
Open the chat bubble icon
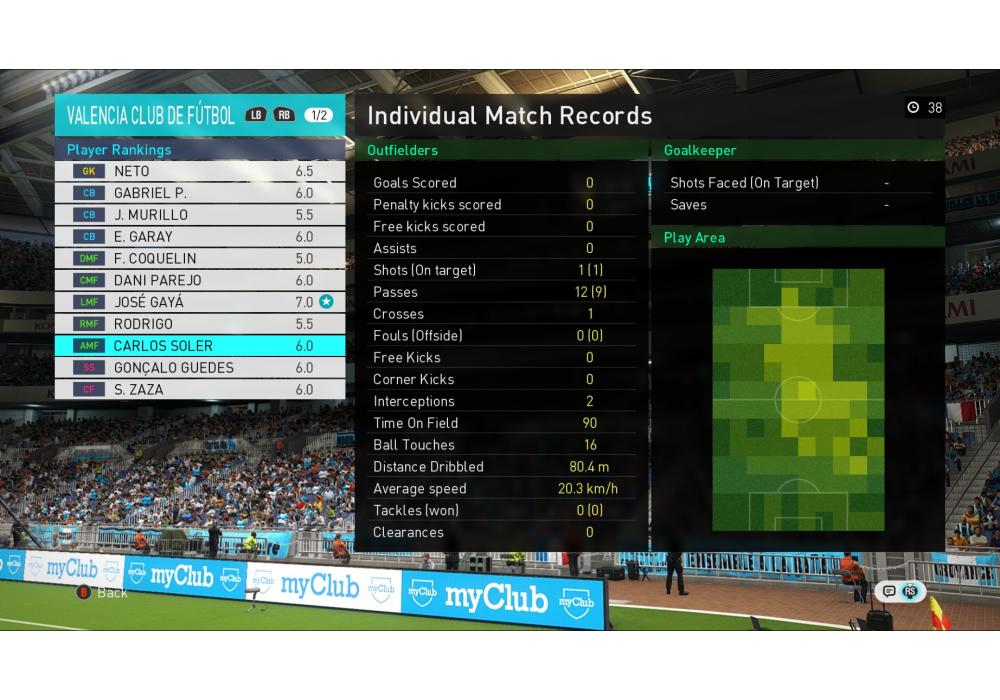tap(889, 591)
